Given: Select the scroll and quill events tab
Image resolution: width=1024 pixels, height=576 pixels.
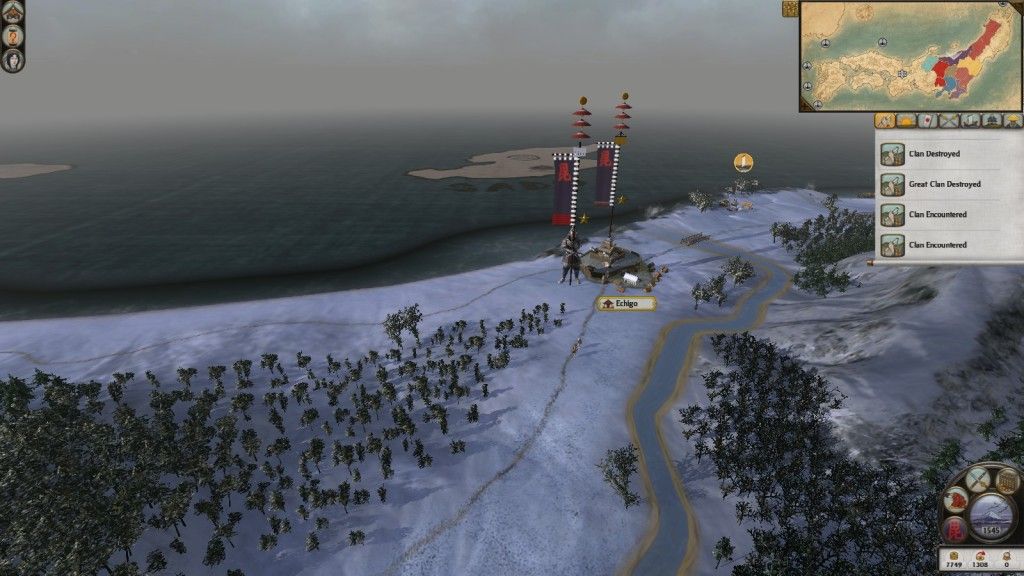Looking at the screenshot, I should 885,121.
